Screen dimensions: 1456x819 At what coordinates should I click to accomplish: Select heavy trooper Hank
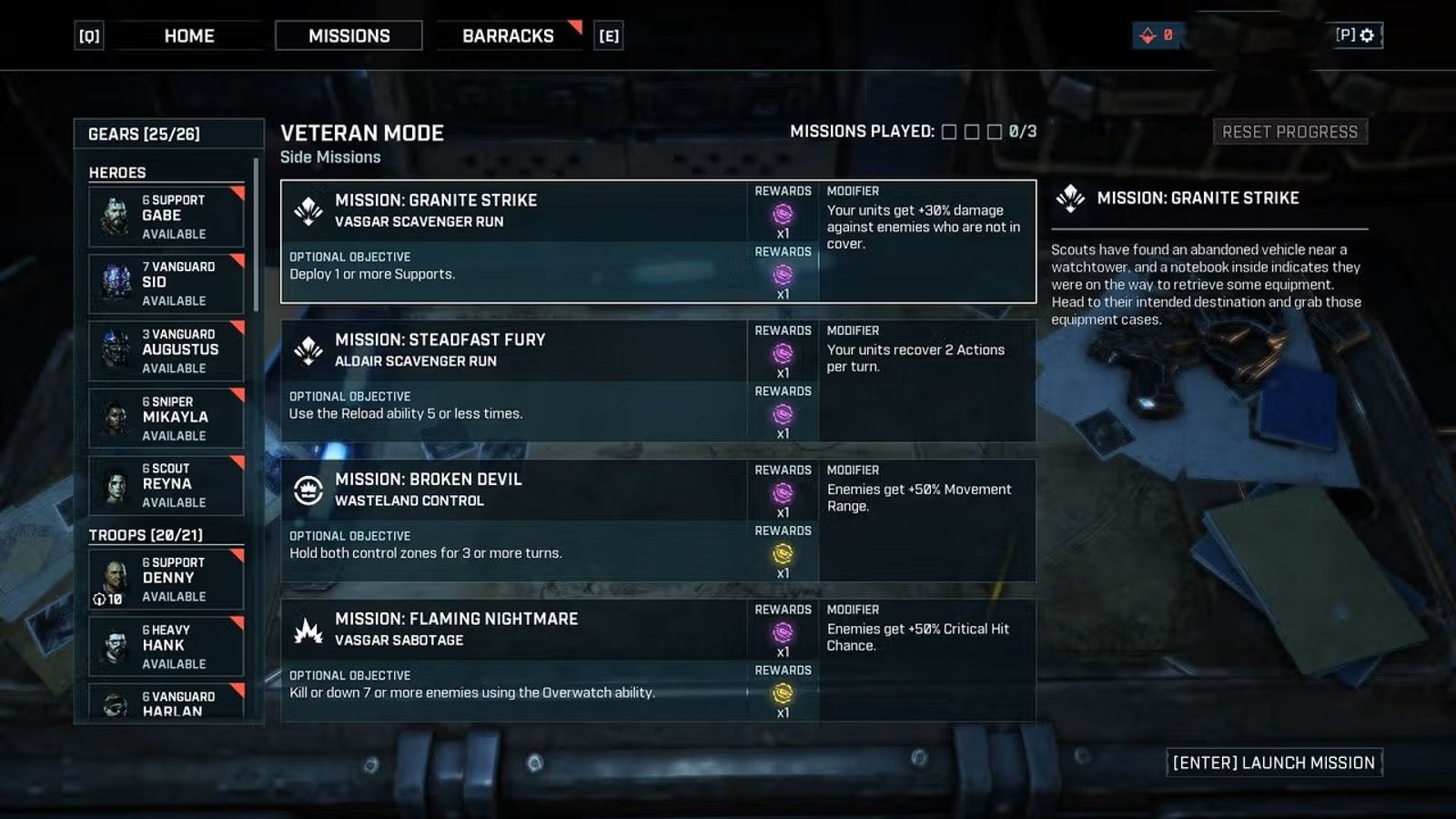click(x=167, y=646)
